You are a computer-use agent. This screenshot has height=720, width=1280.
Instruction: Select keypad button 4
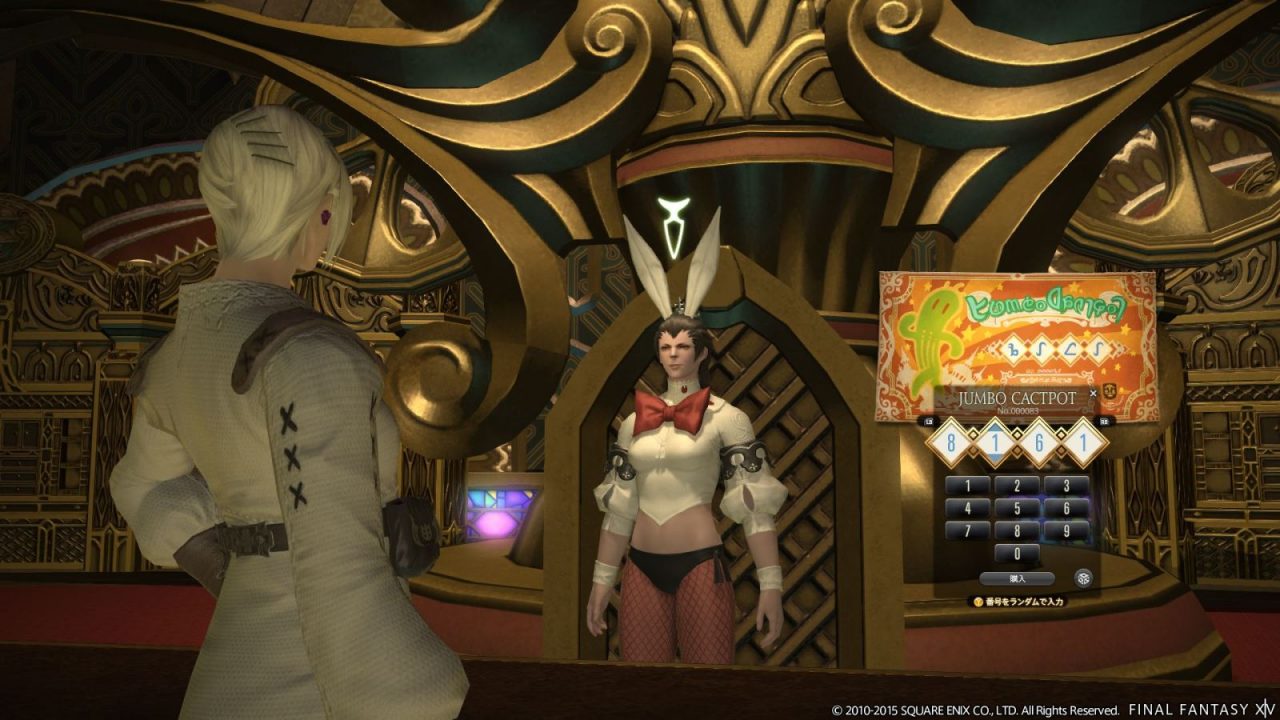(967, 508)
